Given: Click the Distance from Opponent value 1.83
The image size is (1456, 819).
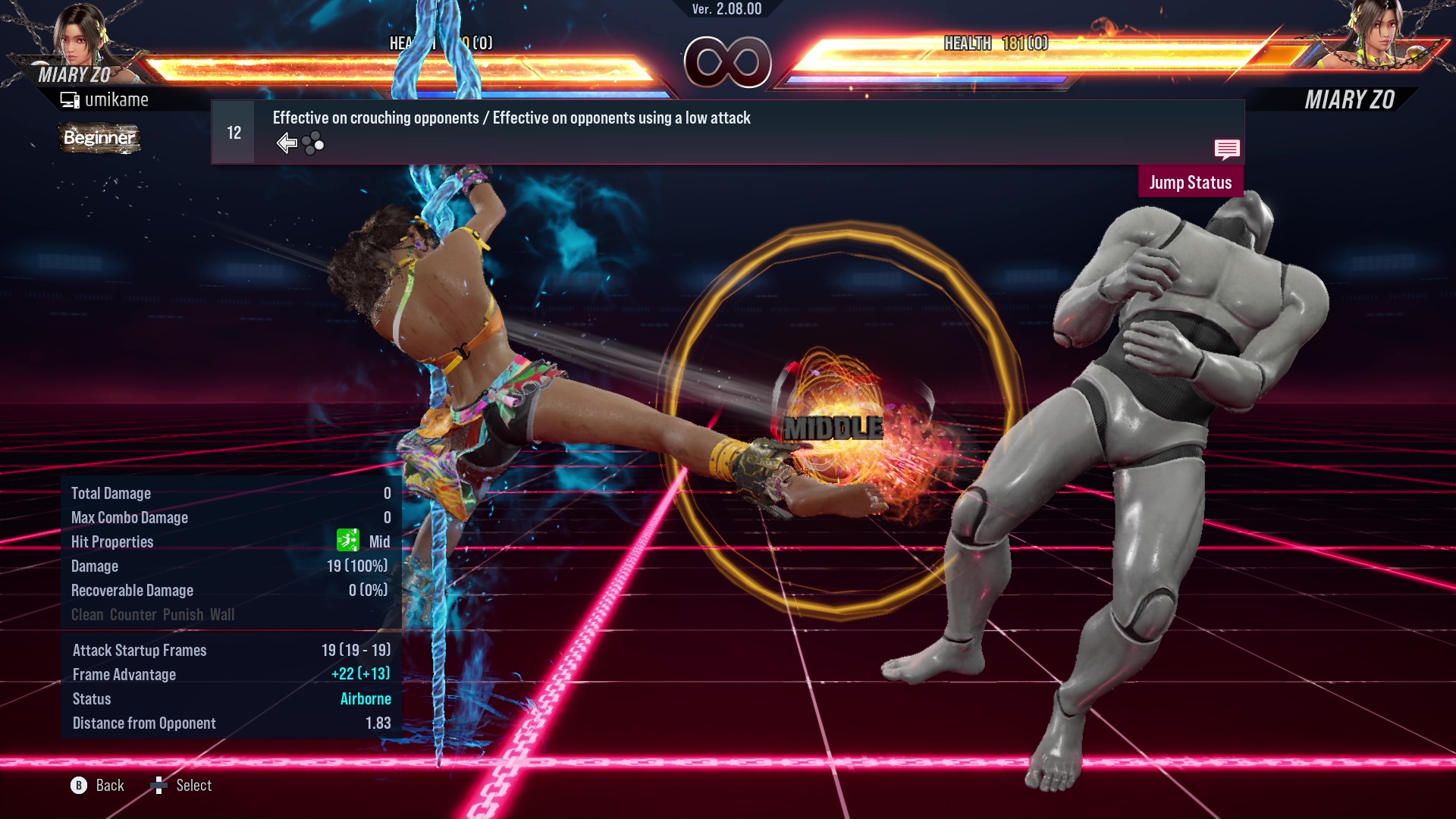Looking at the screenshot, I should (379, 723).
